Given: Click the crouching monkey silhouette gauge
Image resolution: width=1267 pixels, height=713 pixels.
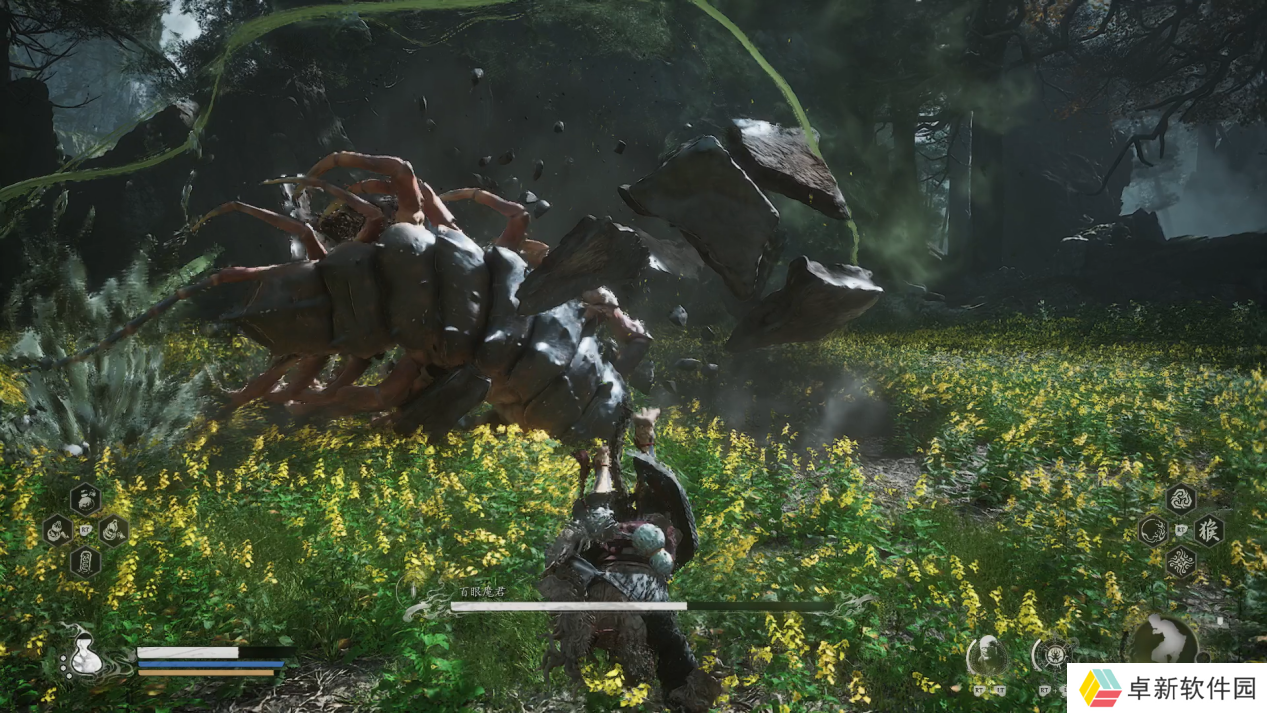Looking at the screenshot, I should (1165, 640).
